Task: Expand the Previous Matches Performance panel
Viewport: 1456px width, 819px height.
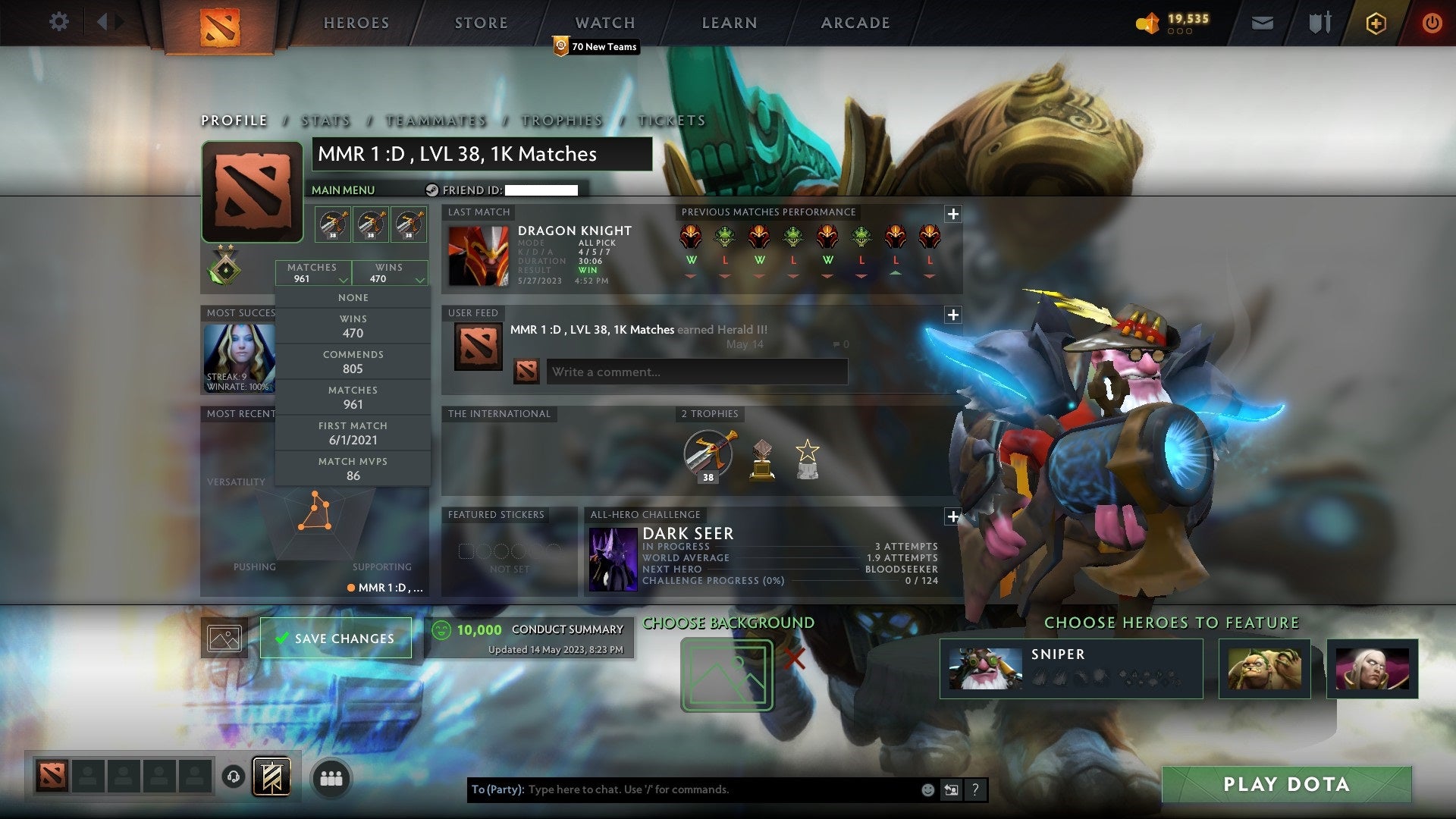Action: 953,215
